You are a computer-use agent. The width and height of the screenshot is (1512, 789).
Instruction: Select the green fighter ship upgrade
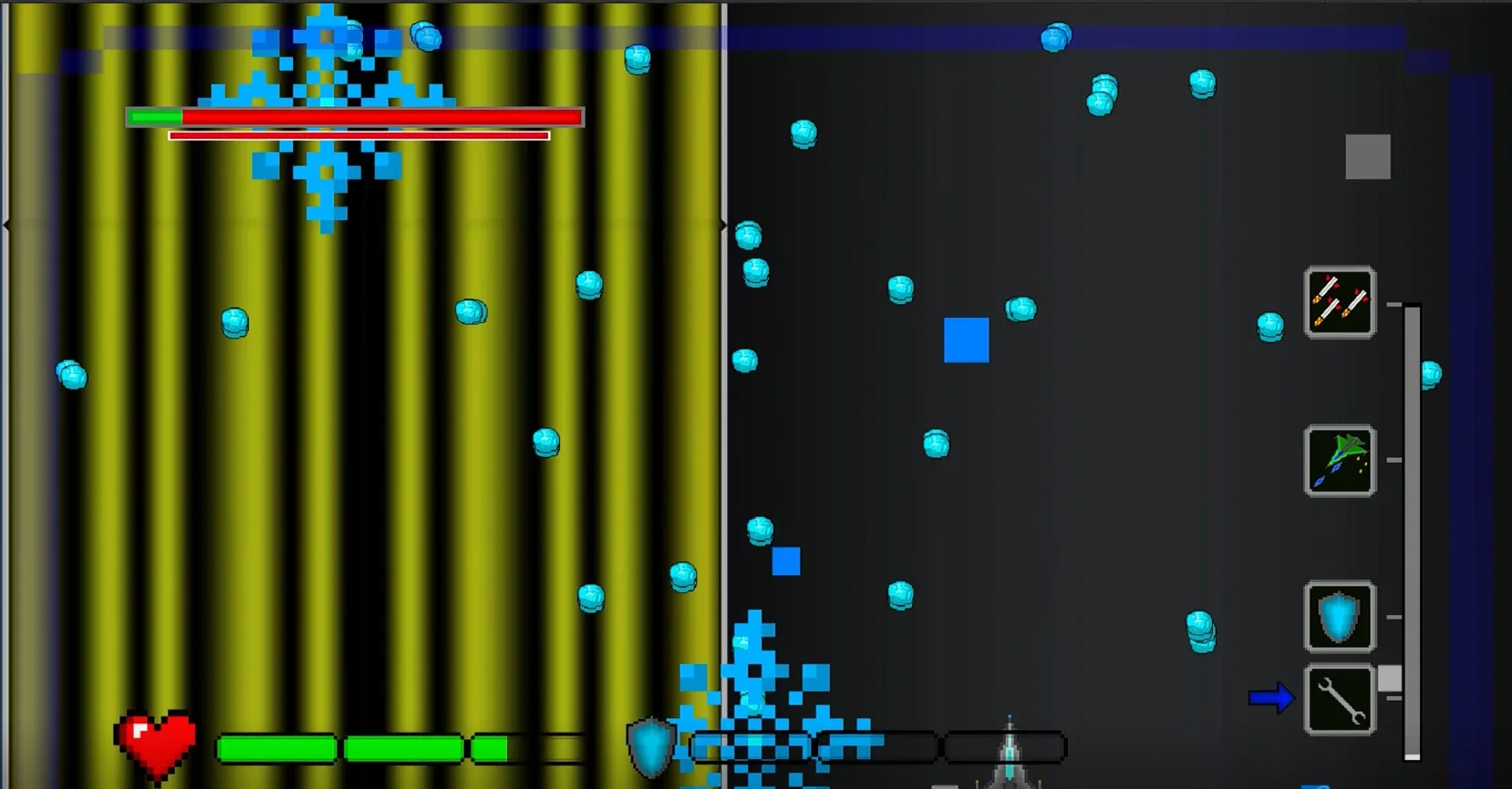click(x=1339, y=461)
